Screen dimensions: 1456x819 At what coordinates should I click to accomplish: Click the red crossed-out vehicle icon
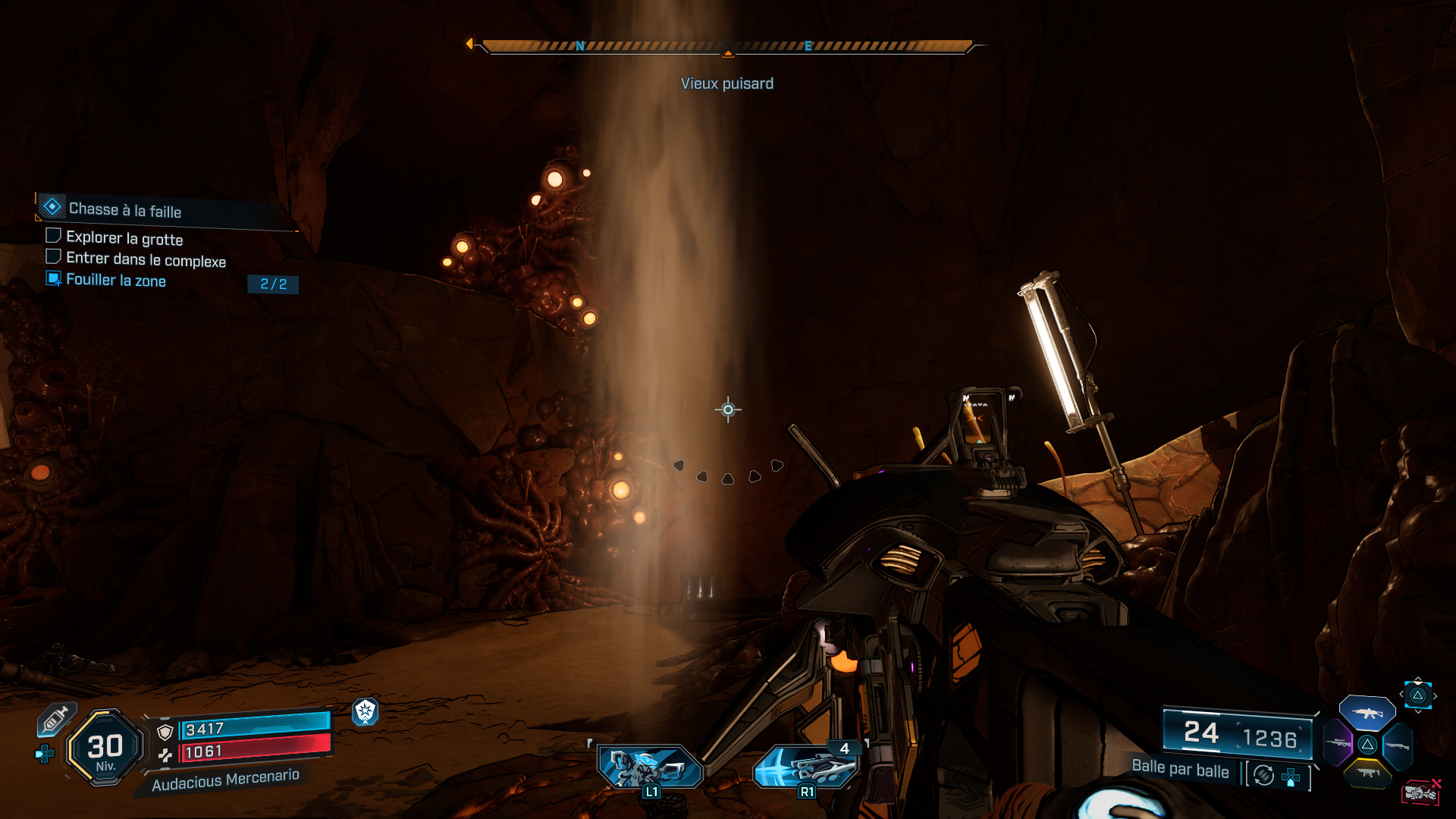click(1421, 792)
